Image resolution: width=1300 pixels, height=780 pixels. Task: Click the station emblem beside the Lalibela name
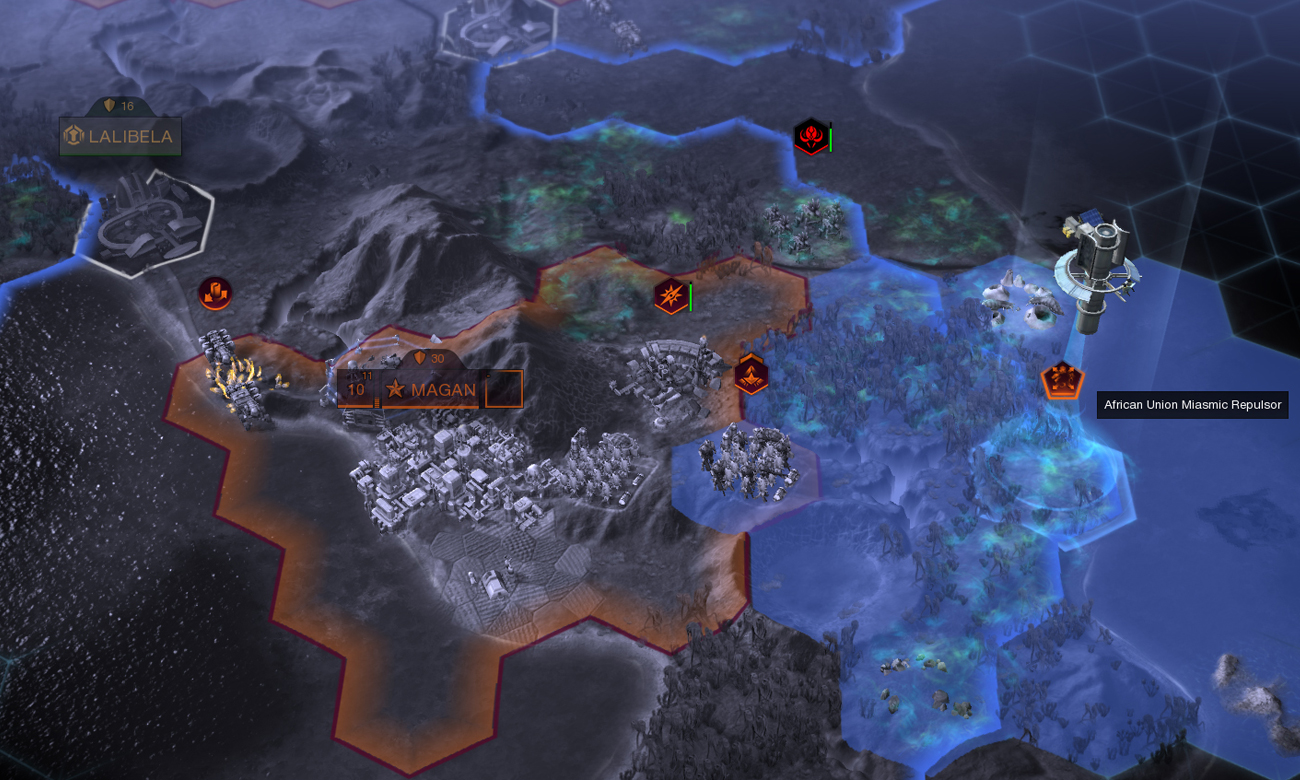(73, 137)
